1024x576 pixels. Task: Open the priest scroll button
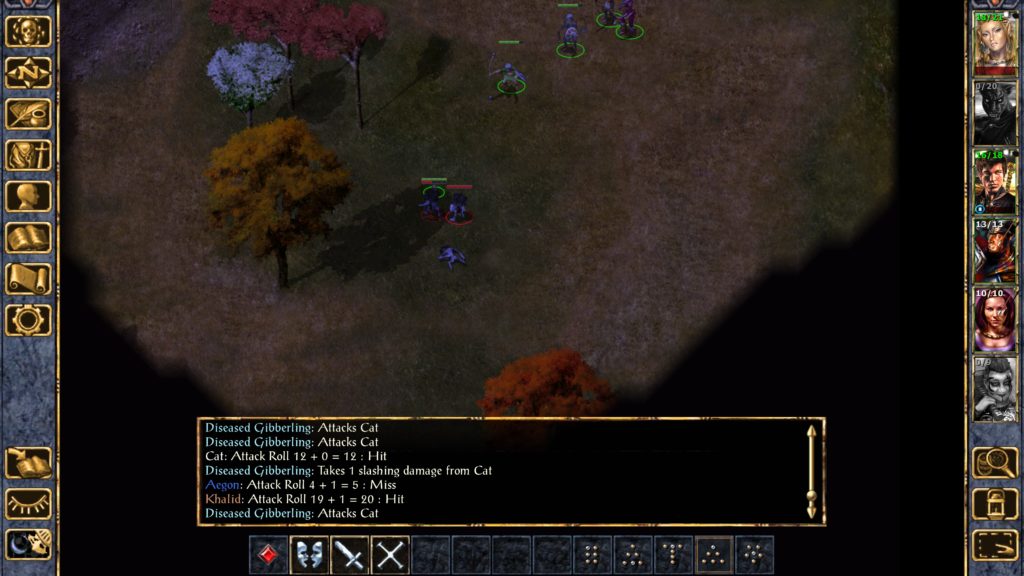tap(28, 278)
